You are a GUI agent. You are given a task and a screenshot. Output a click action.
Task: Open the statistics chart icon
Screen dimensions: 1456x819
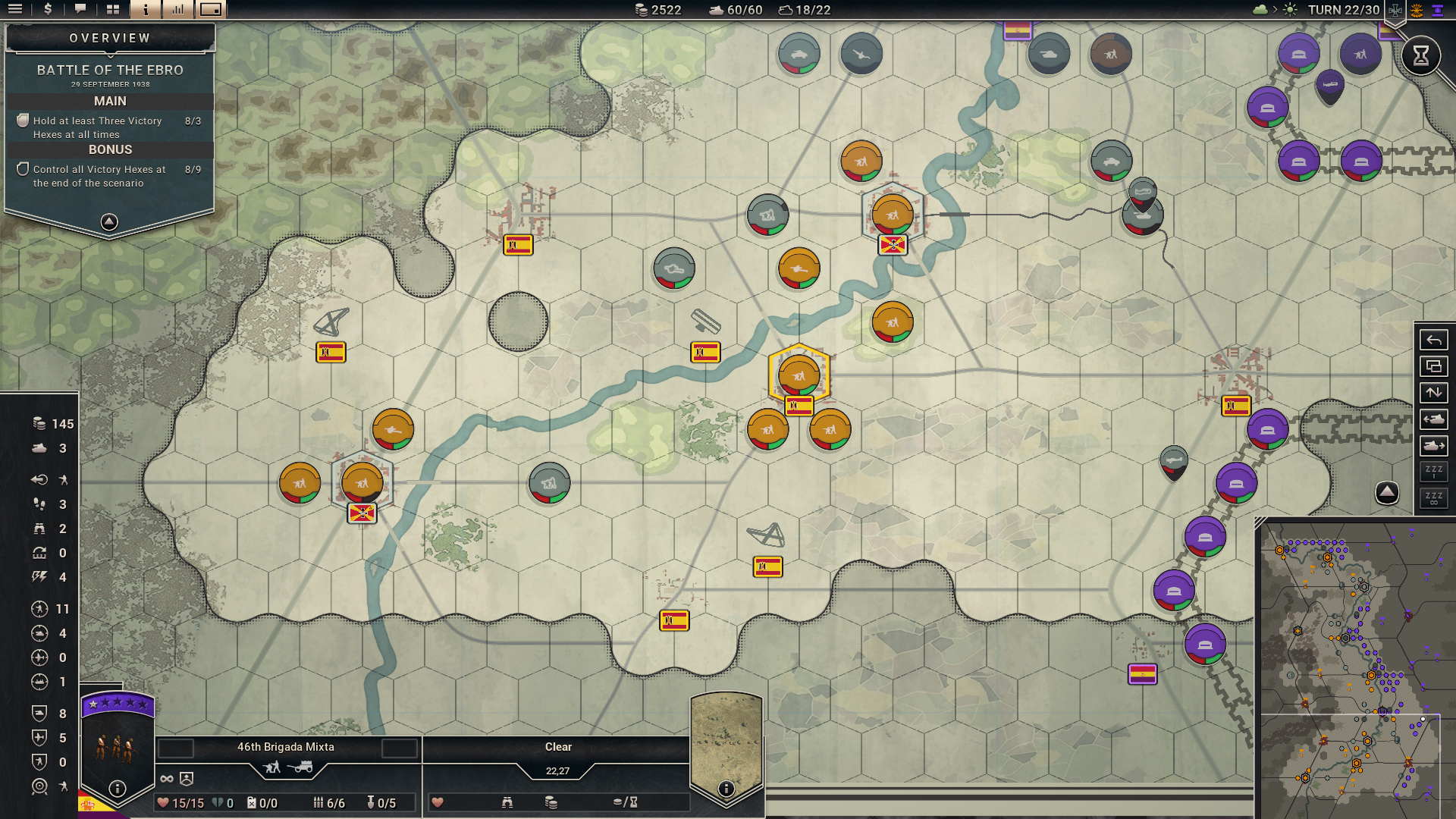coord(177,10)
